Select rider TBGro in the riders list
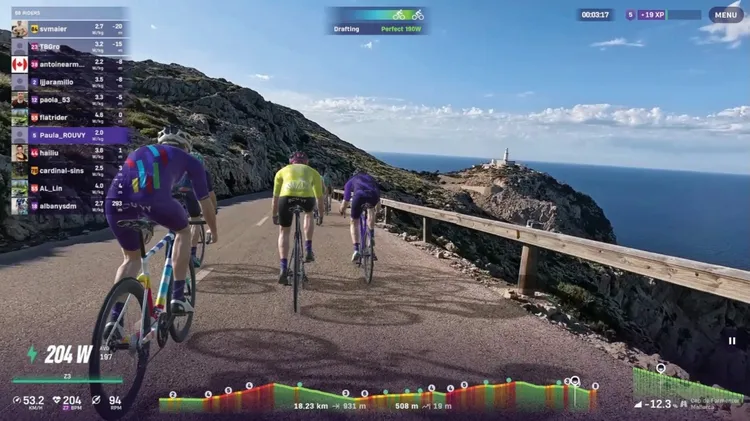This screenshot has height=421, width=750. (x=69, y=46)
